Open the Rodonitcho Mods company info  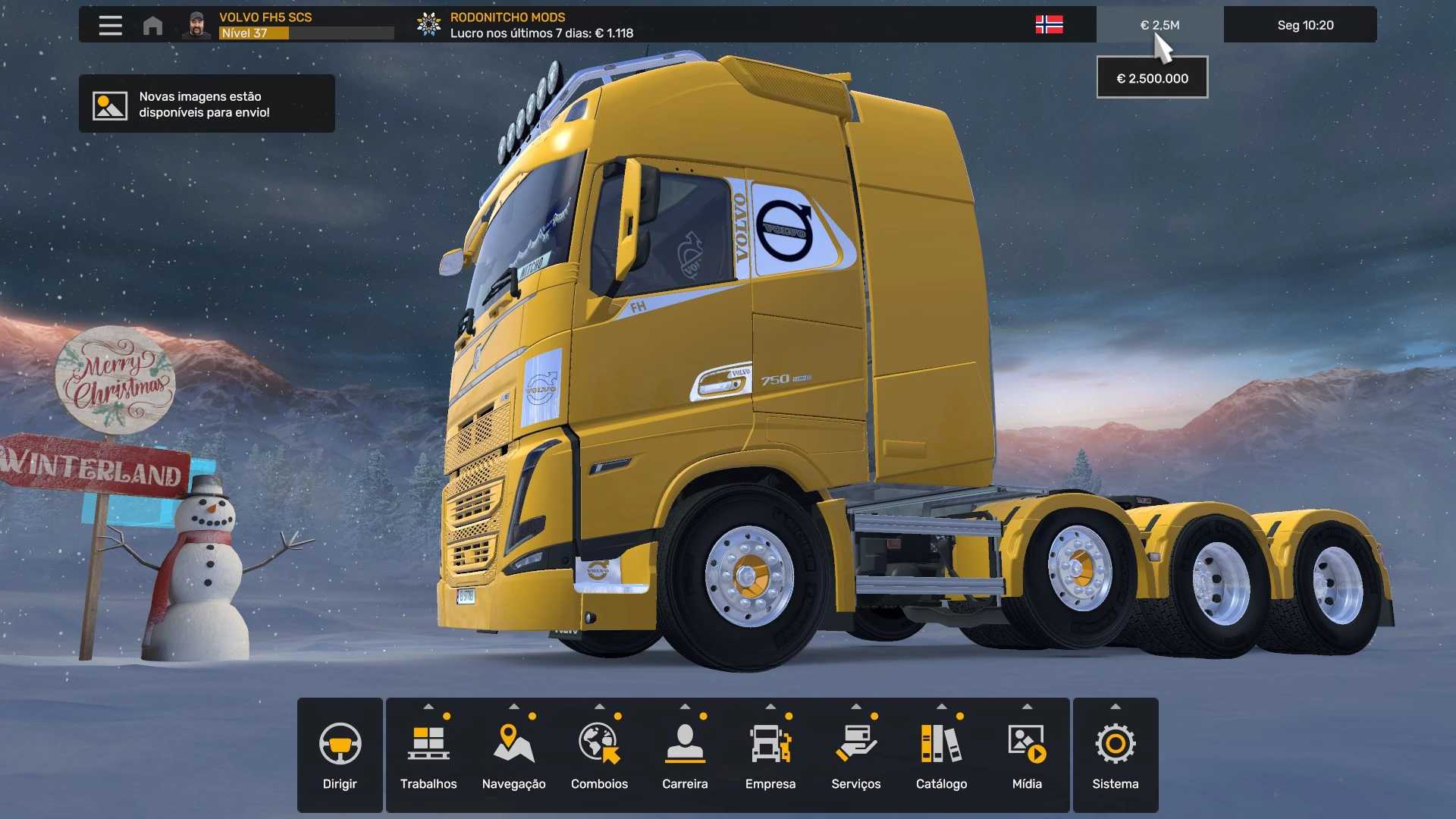(525, 25)
